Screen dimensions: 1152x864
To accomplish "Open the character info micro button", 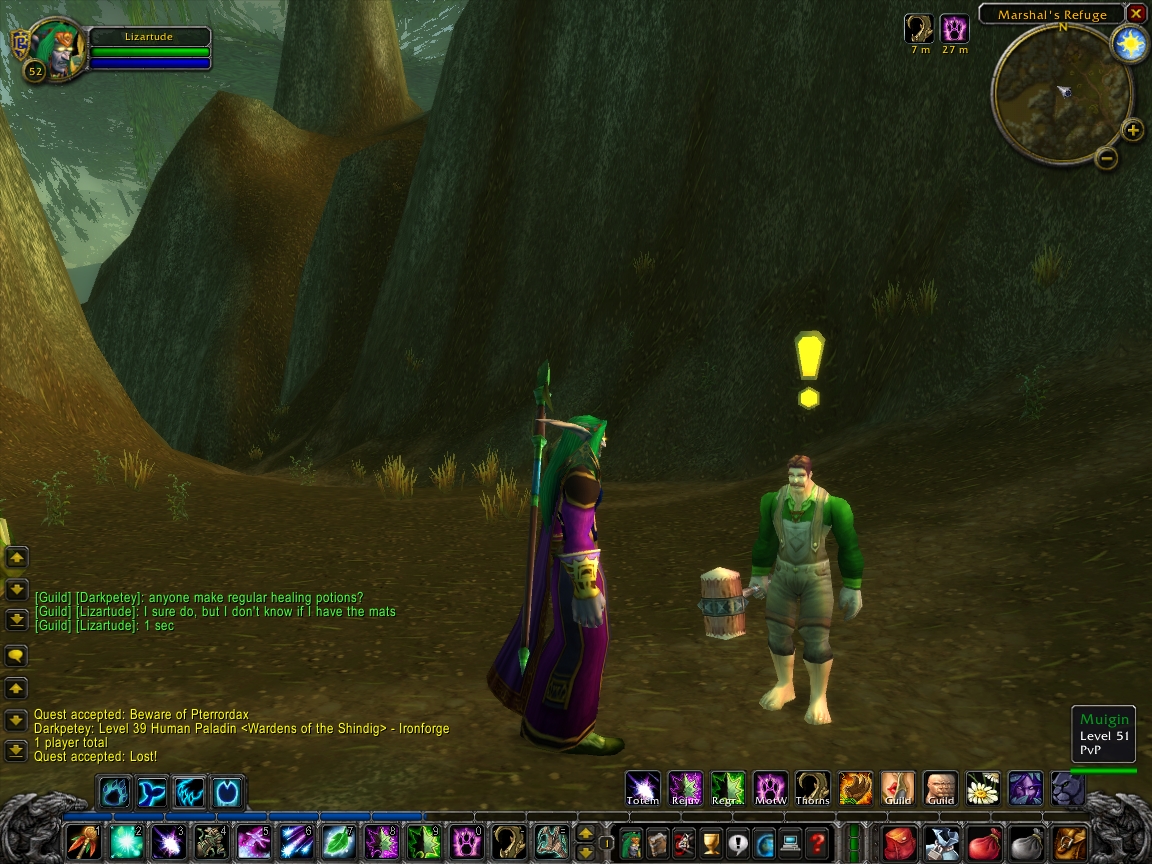I will [x=631, y=842].
